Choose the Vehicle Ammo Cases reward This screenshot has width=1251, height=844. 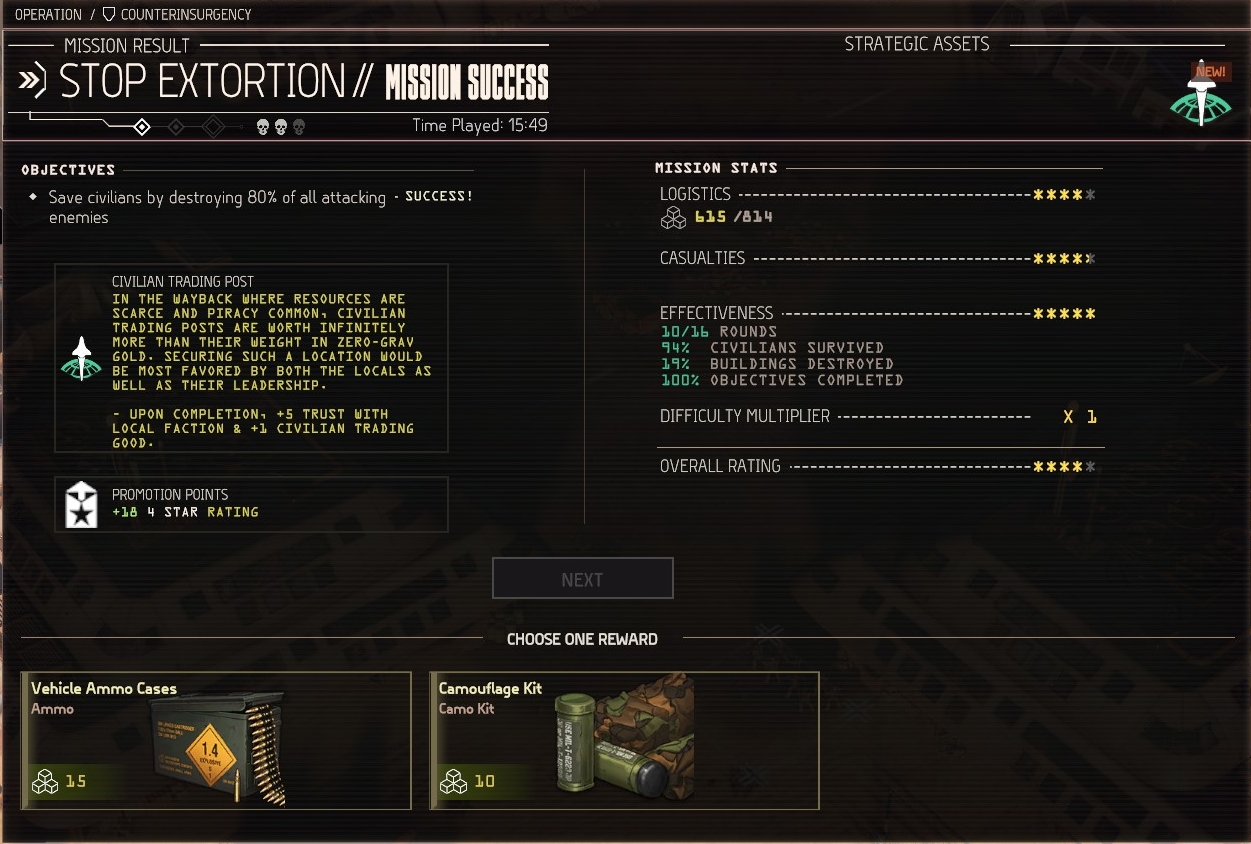point(216,740)
